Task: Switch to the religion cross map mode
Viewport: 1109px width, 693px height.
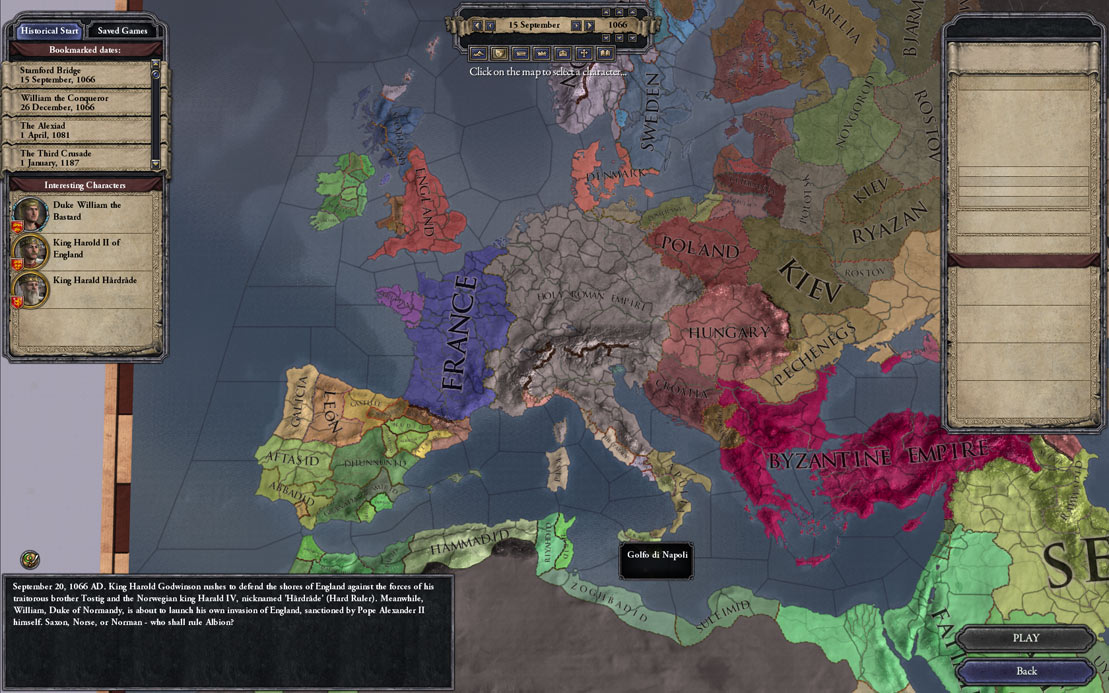Action: [x=584, y=52]
